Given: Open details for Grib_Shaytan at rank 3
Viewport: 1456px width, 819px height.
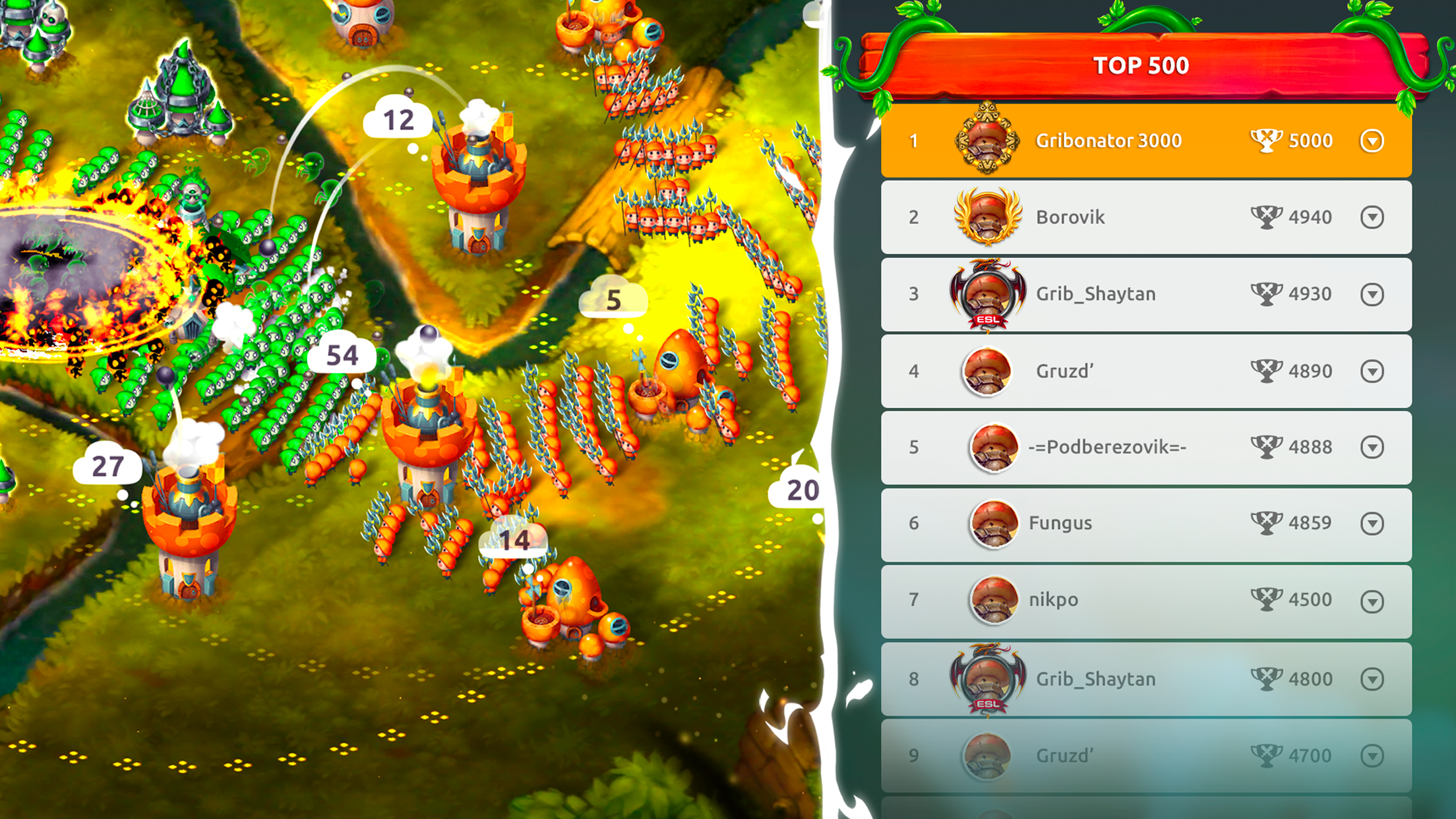Looking at the screenshot, I should 1372,293.
